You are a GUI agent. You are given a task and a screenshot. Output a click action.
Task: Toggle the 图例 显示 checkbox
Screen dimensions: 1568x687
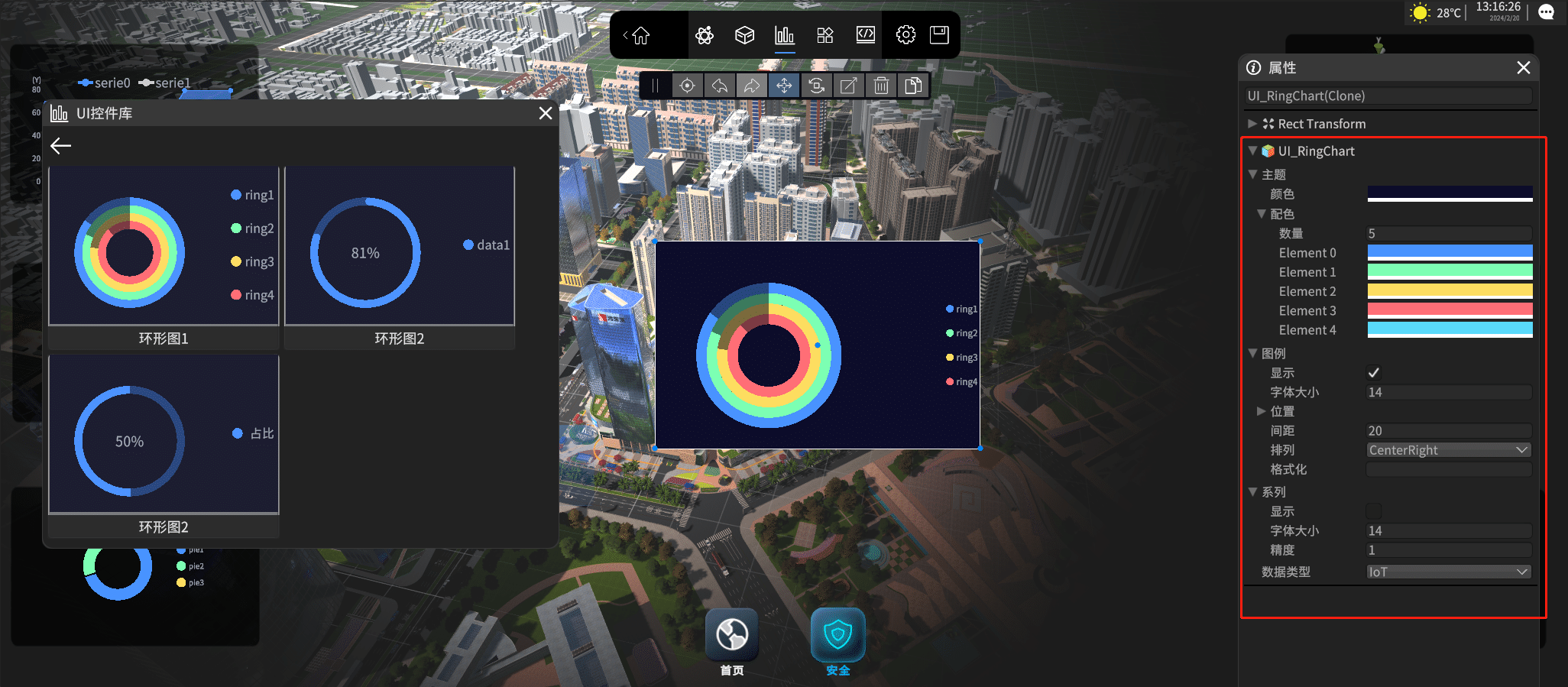pos(1373,373)
